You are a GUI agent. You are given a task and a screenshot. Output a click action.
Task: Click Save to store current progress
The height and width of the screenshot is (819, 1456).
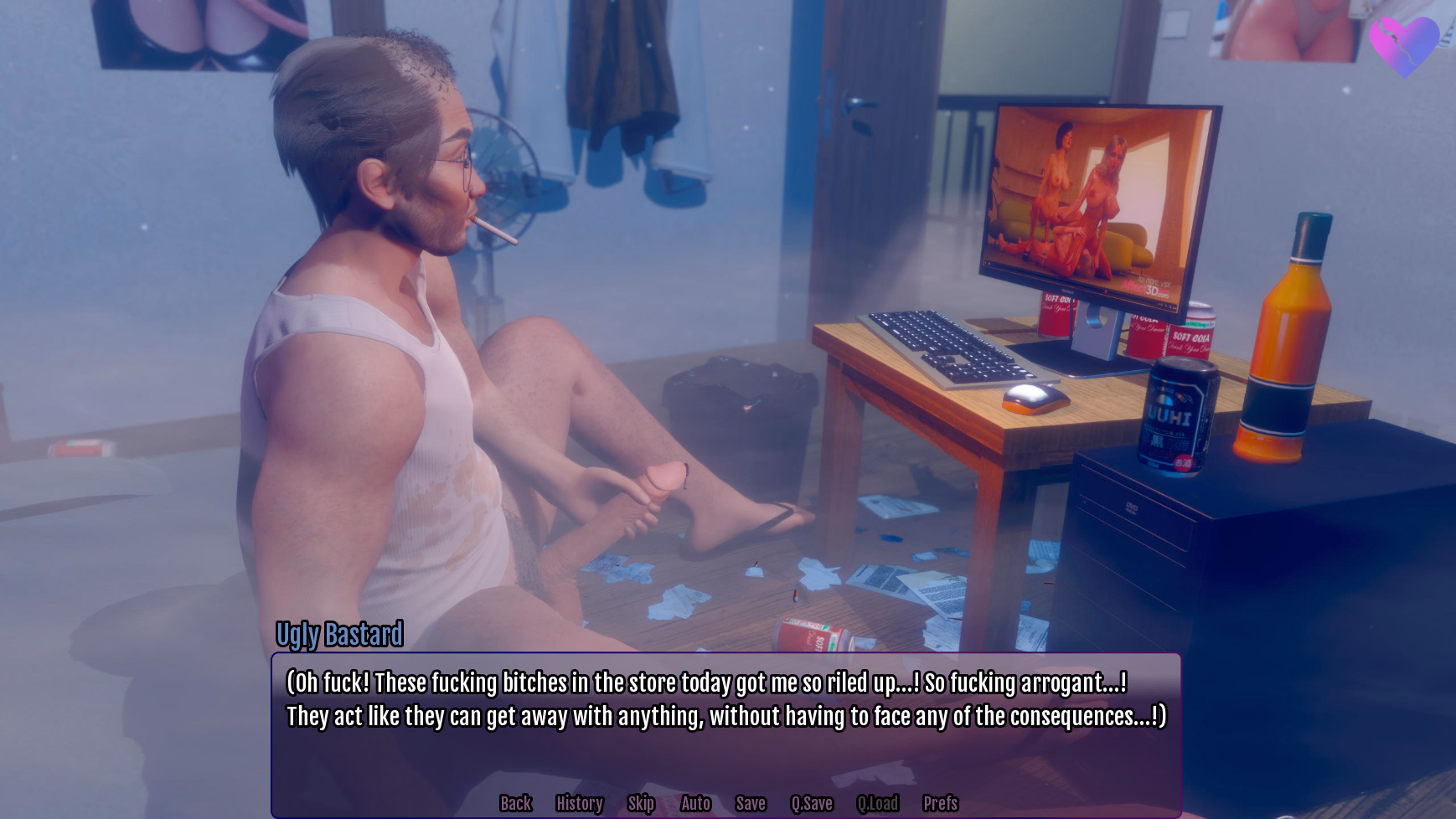point(750,803)
